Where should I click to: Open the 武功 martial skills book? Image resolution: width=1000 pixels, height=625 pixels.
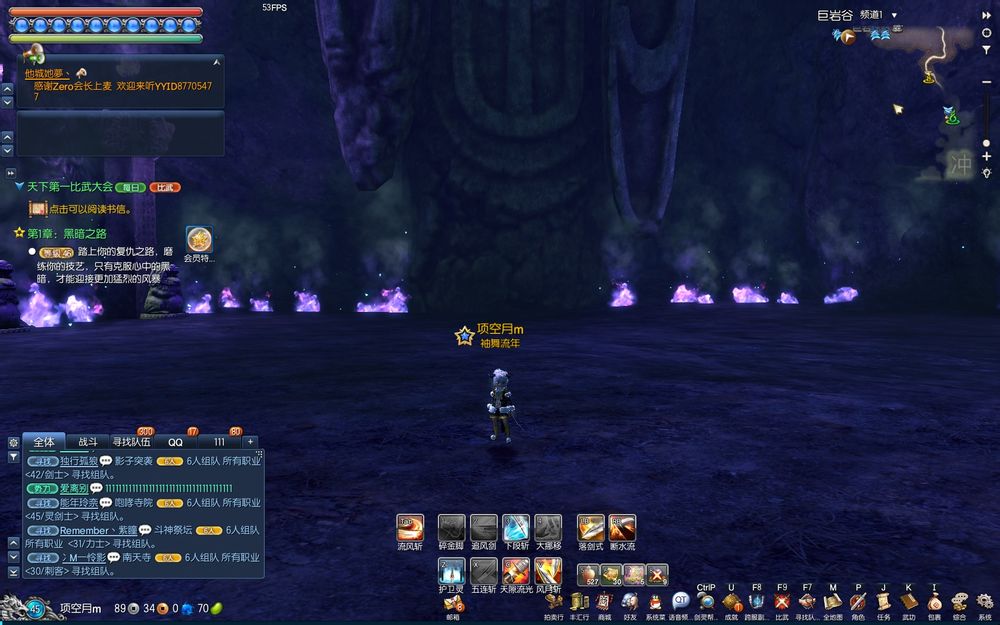point(908,601)
